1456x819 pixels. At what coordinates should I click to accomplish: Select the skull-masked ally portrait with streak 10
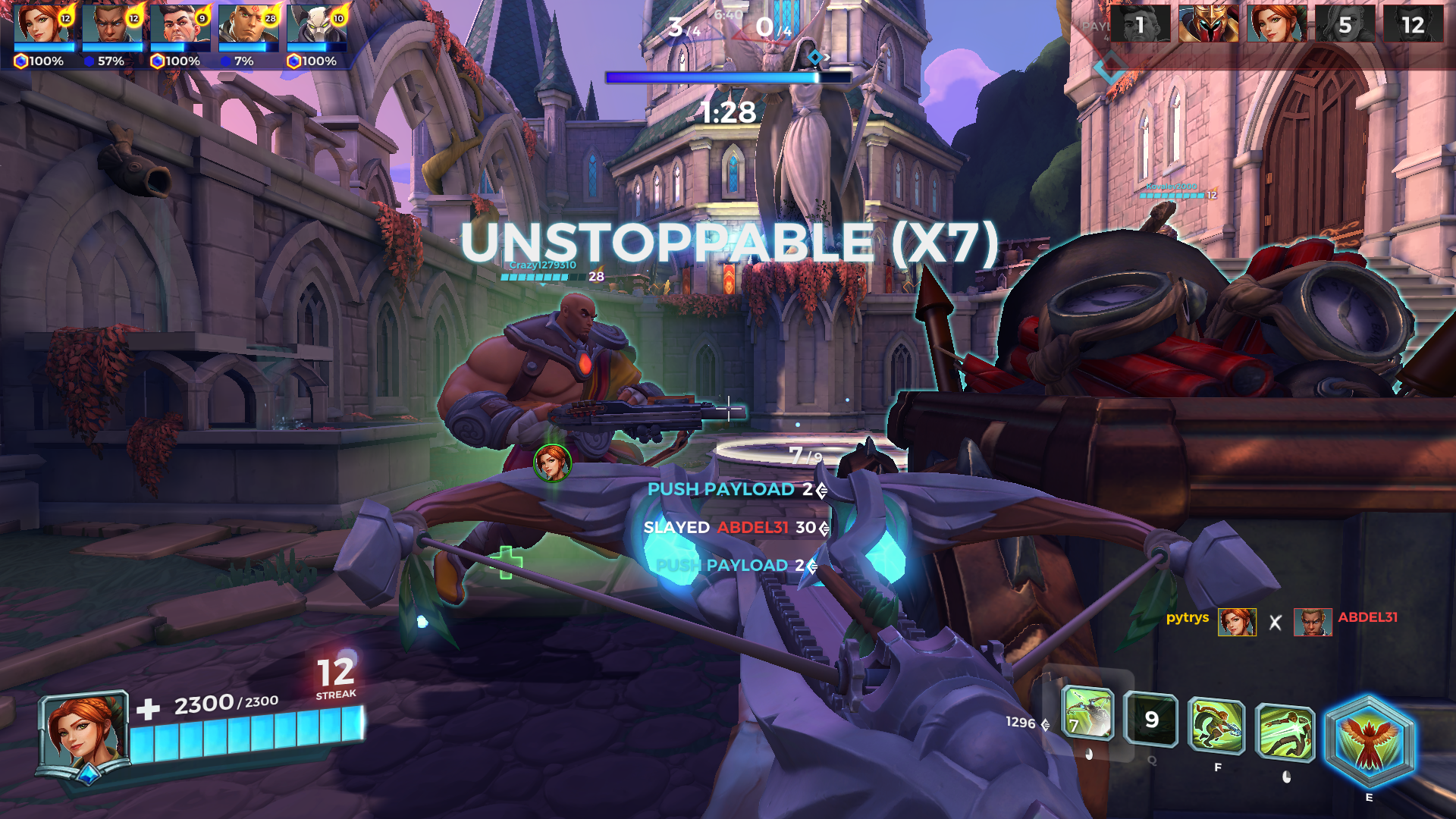point(317,25)
